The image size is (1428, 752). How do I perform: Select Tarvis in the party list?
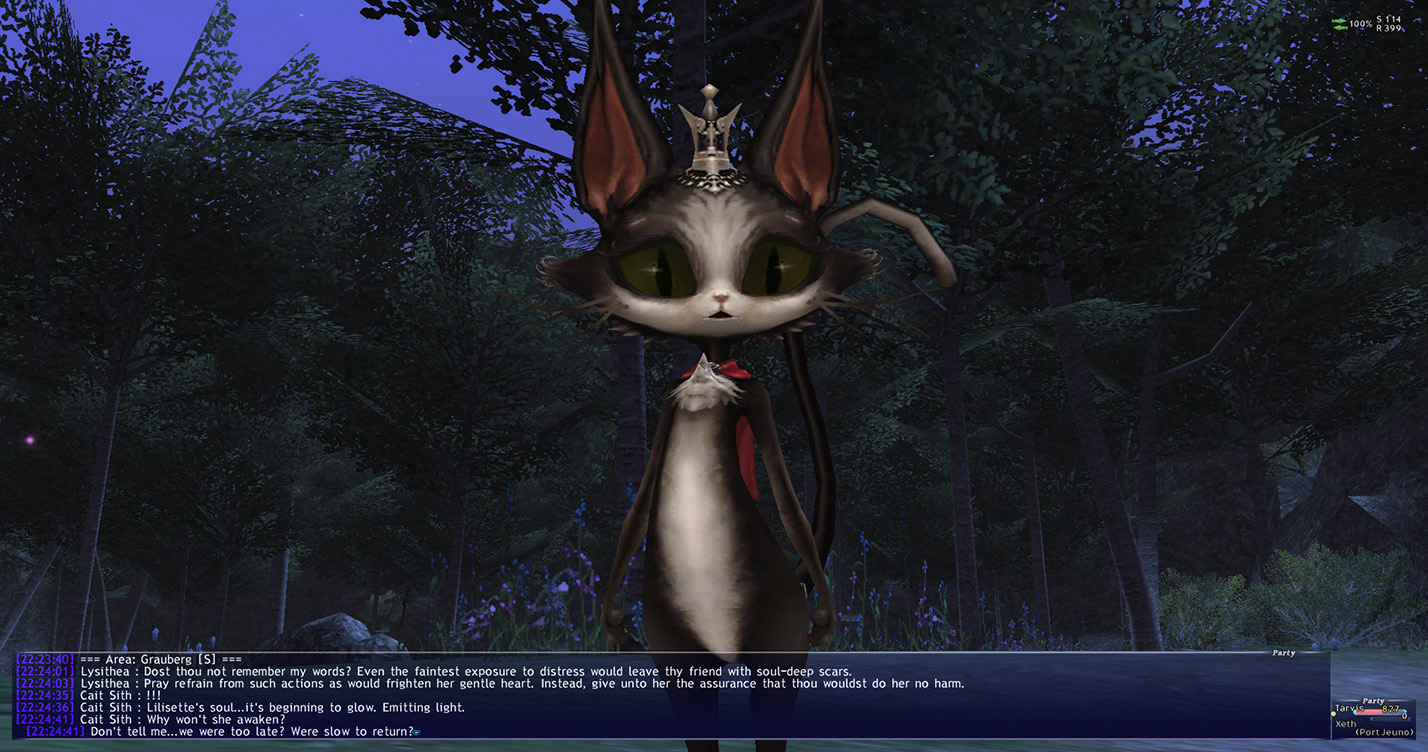1352,709
